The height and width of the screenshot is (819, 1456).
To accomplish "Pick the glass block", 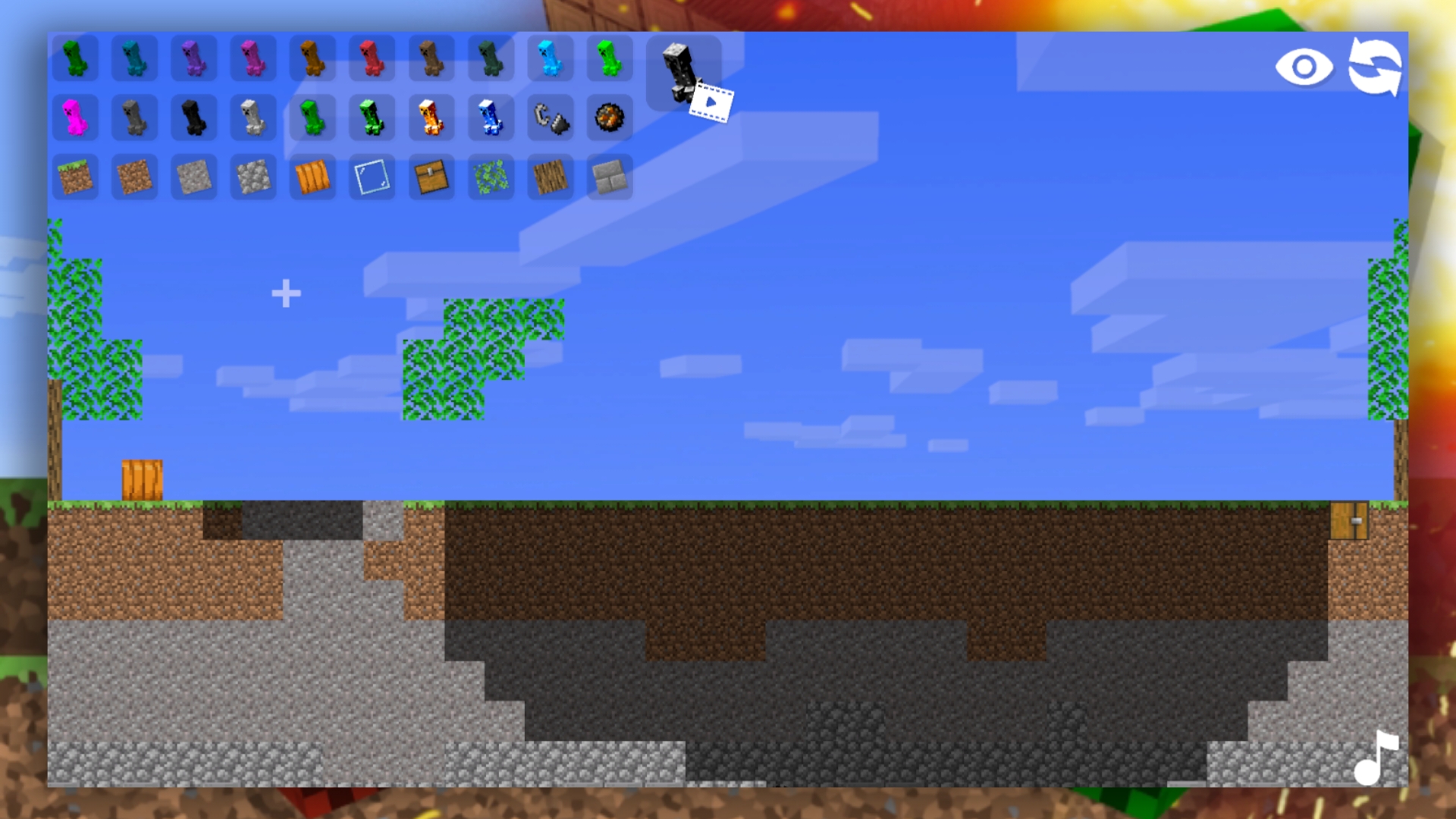I will (x=371, y=177).
